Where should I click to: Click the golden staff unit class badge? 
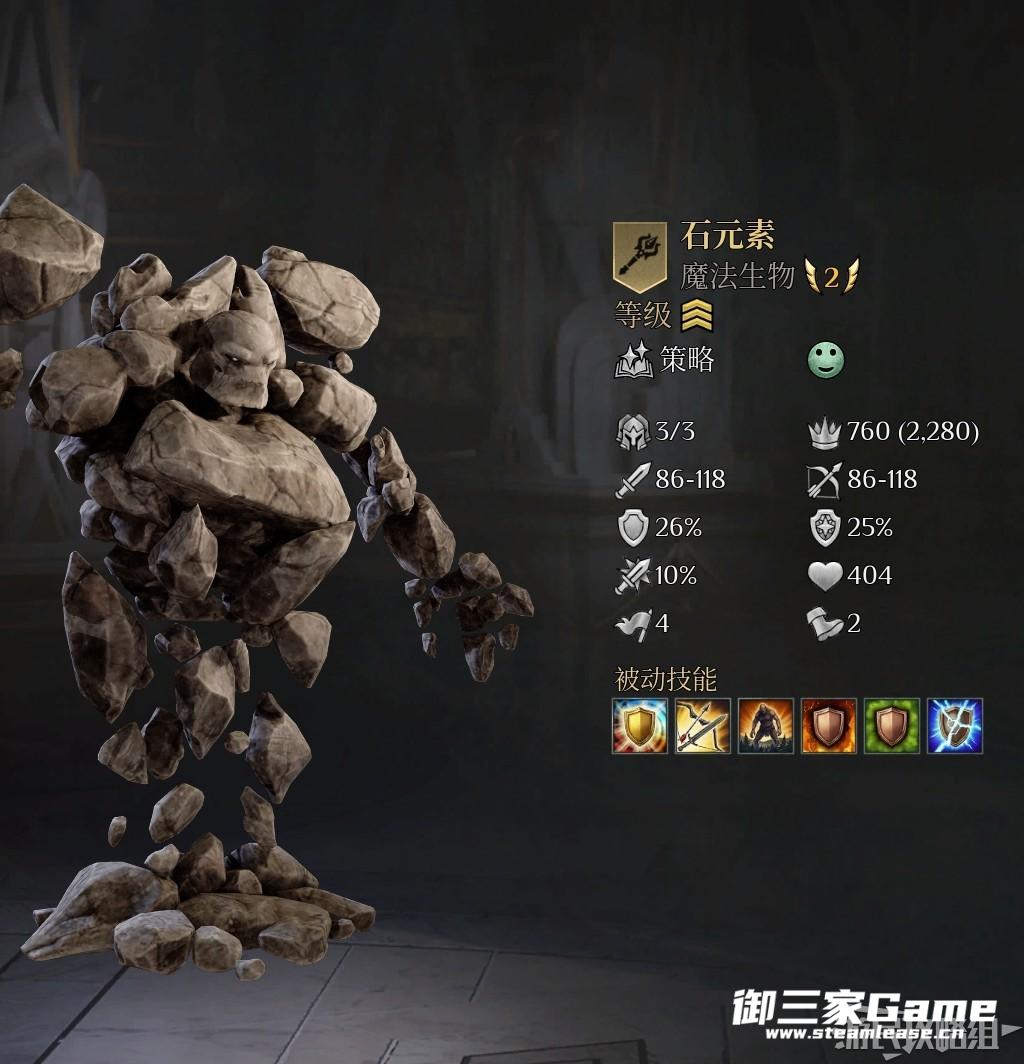640,256
